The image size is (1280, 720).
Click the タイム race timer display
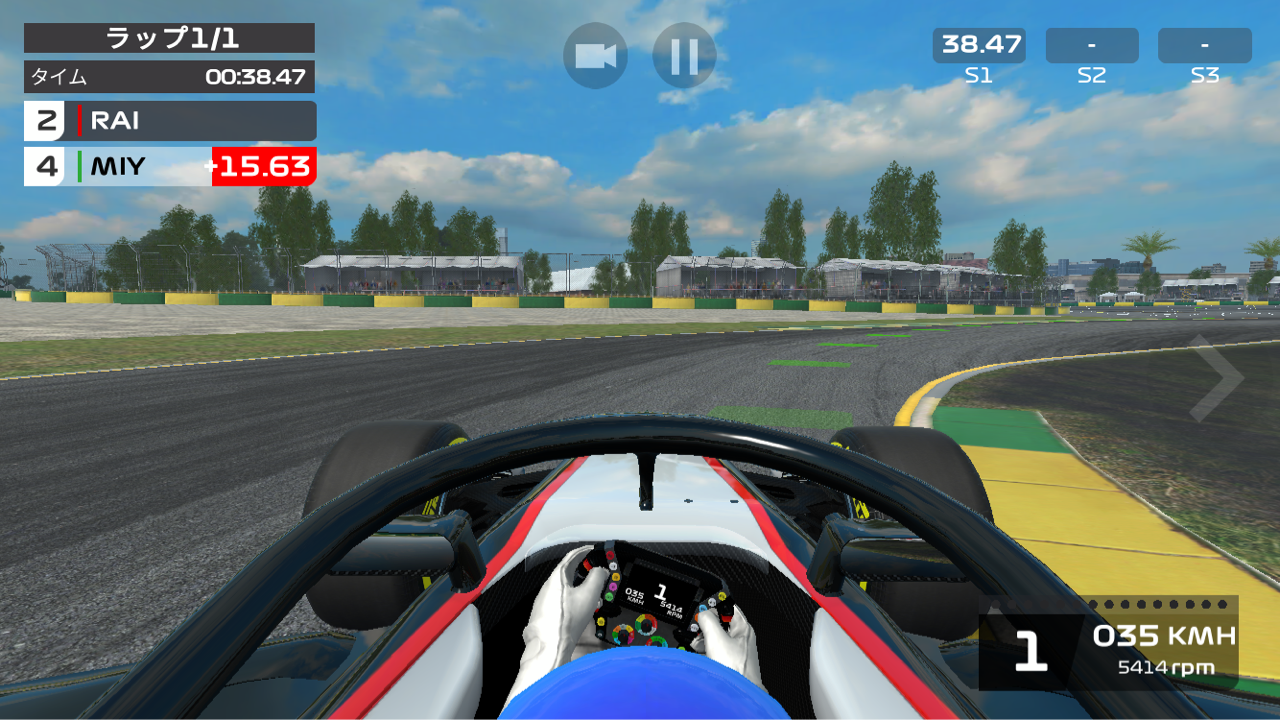click(x=168, y=75)
